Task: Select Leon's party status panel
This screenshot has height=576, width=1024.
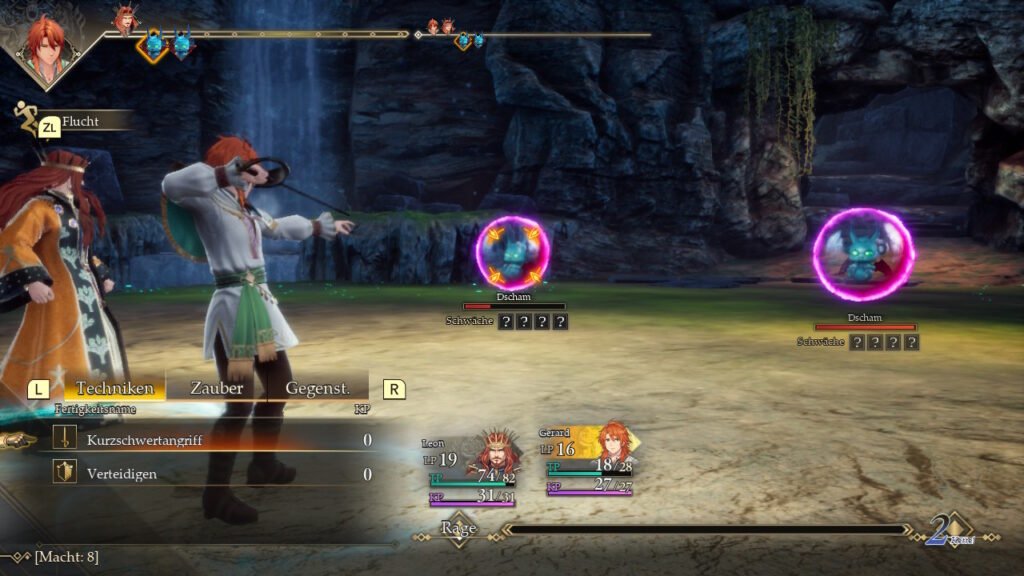Action: pos(471,468)
